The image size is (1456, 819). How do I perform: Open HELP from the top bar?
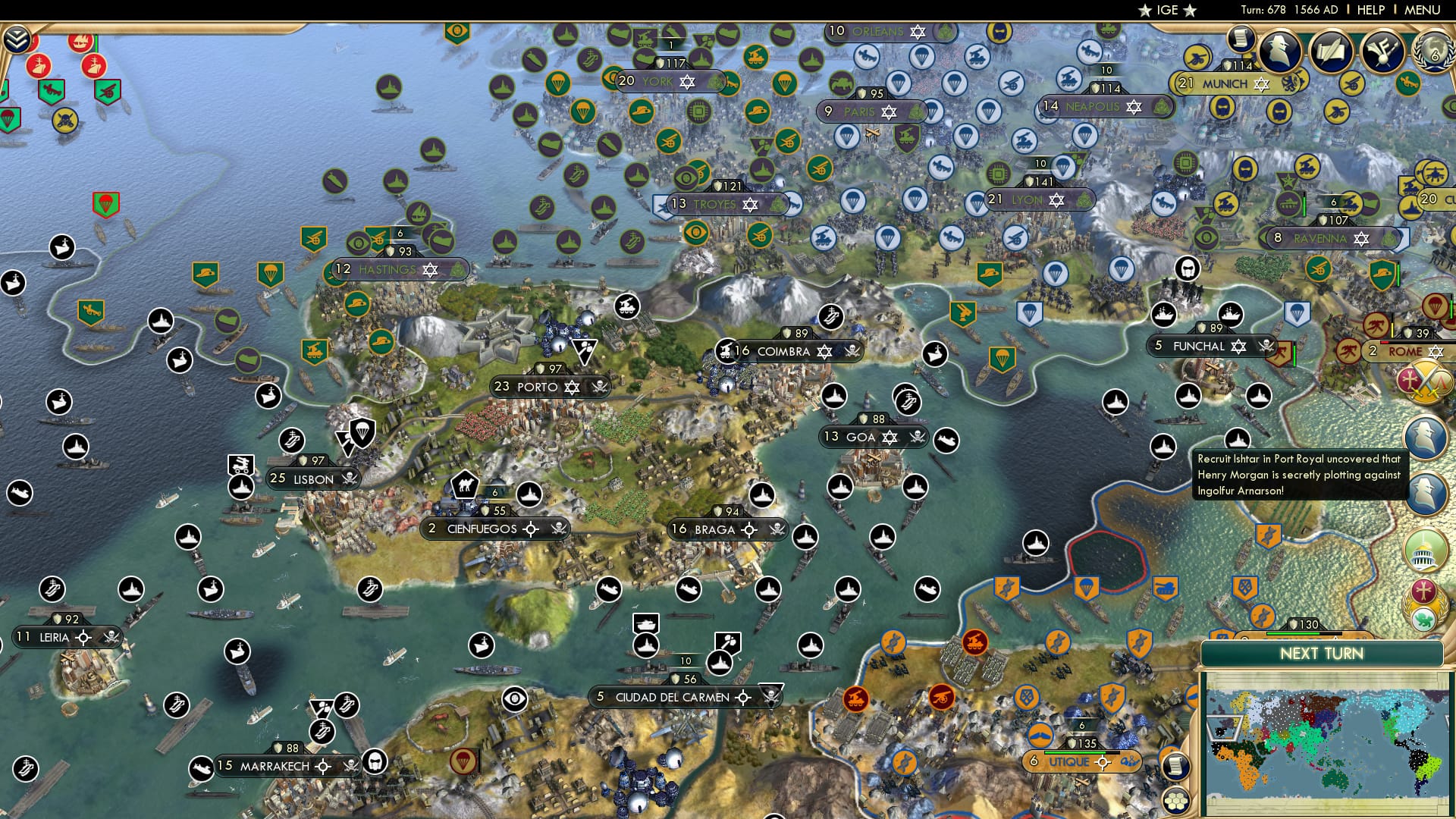point(1370,10)
